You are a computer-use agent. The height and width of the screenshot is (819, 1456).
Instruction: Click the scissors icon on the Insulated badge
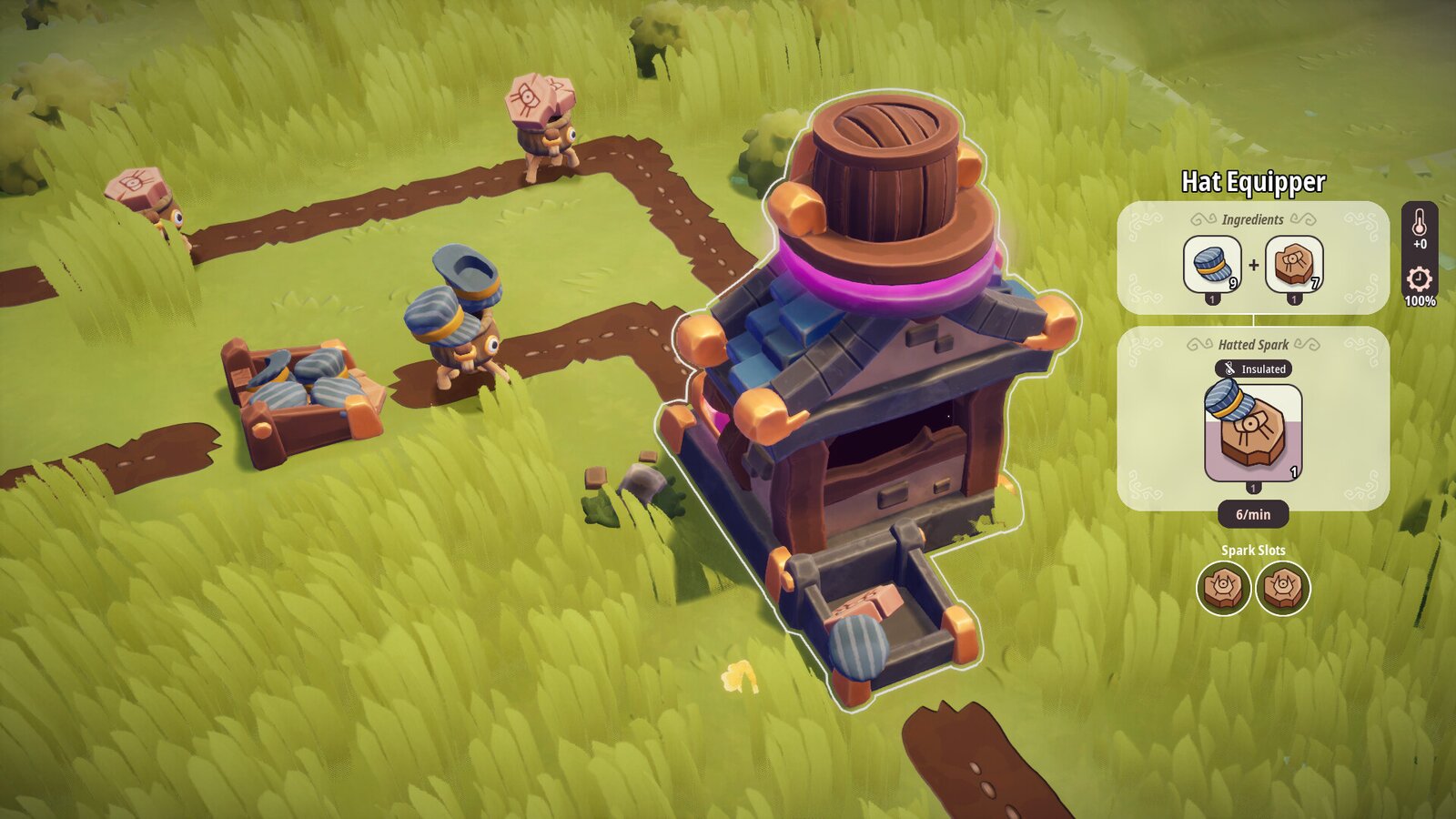pos(1230,369)
